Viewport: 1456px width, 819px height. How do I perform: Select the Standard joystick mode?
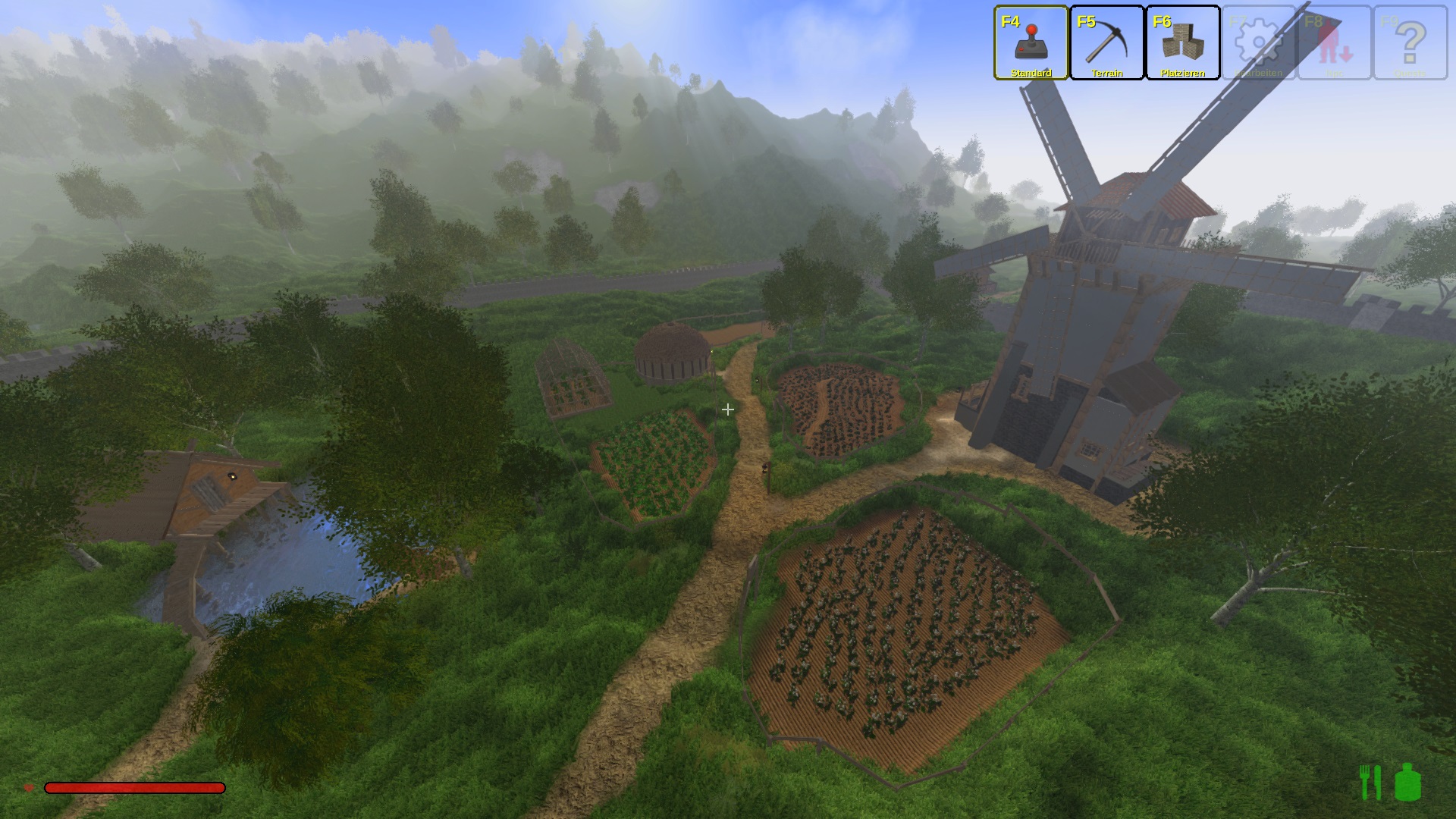(x=1031, y=42)
